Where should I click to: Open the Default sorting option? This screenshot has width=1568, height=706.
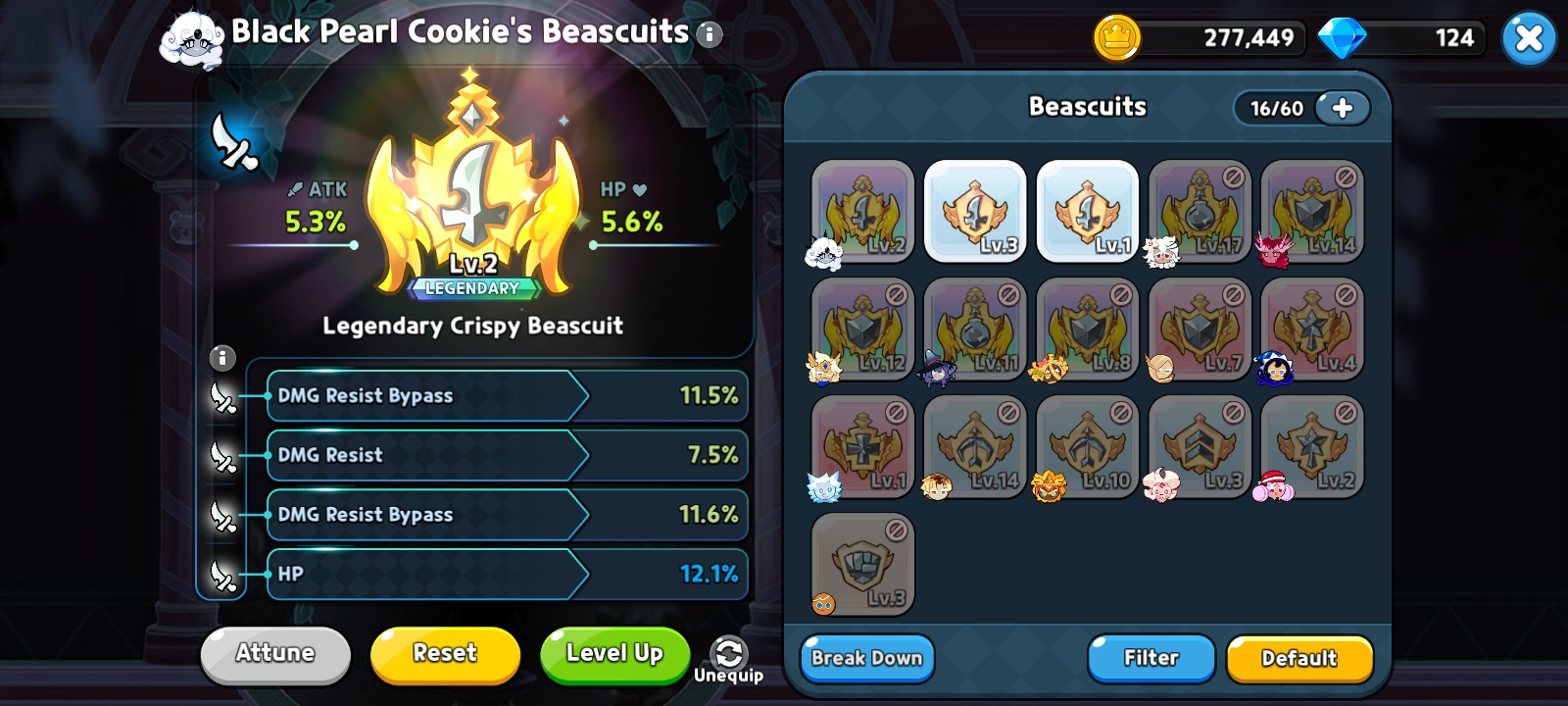(1299, 658)
